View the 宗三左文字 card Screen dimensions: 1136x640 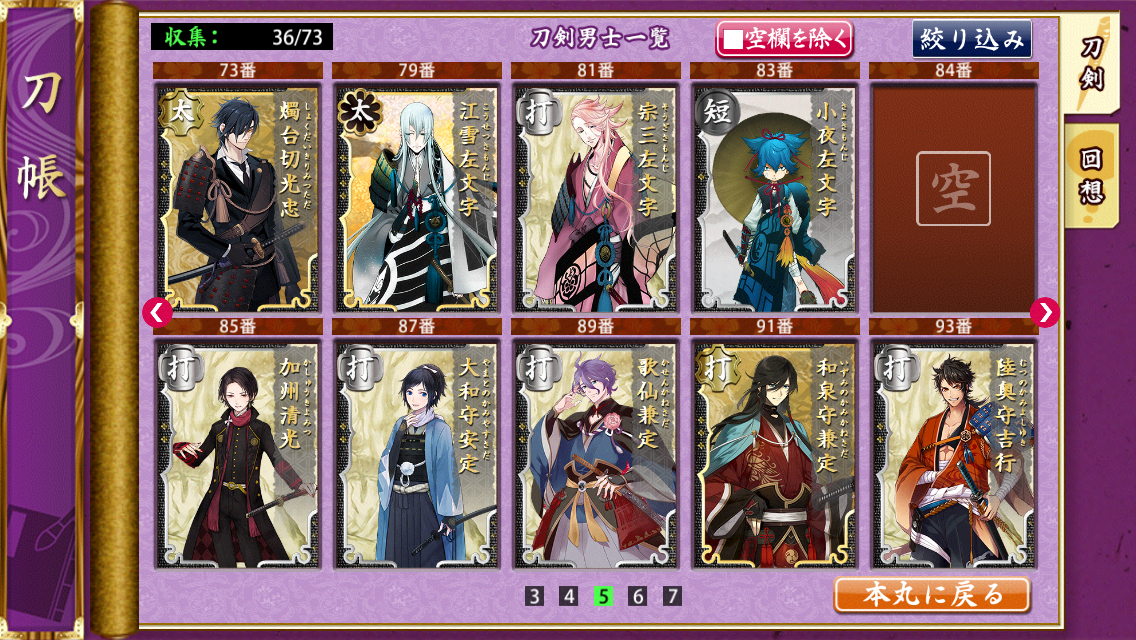[596, 197]
